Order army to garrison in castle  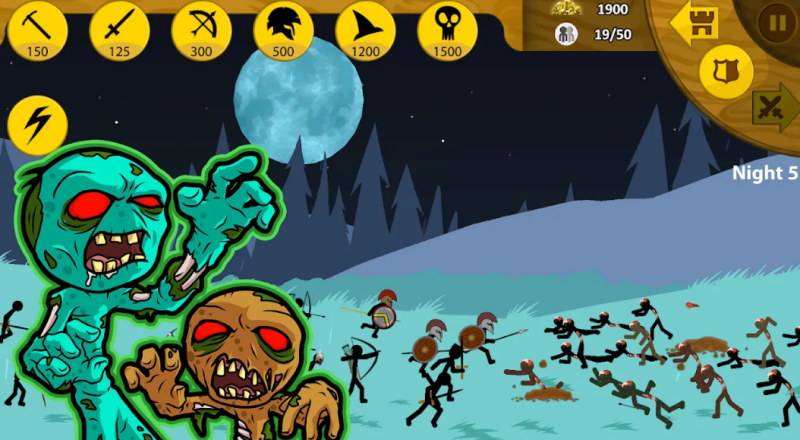(x=695, y=22)
